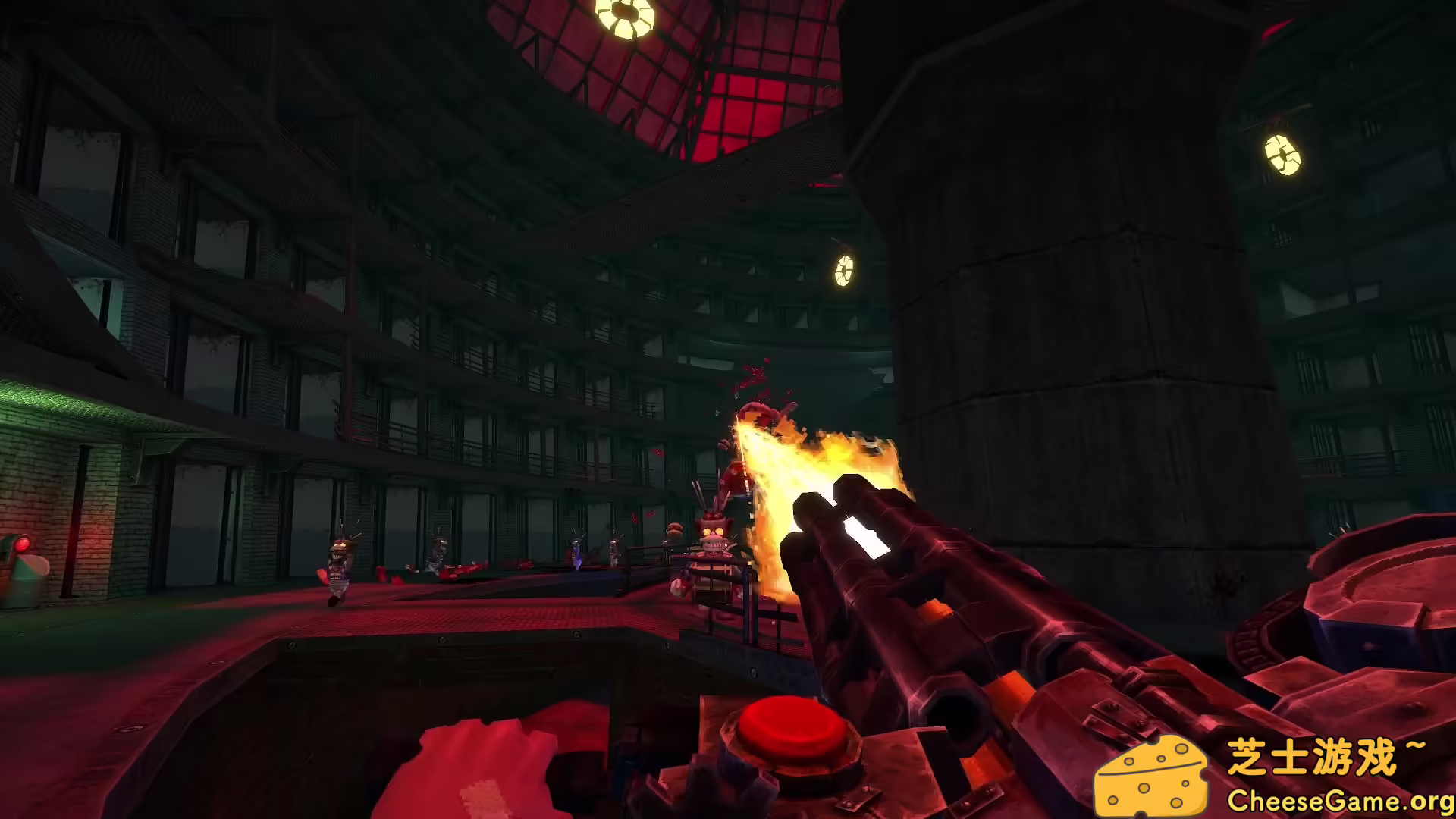Click the CheeseGame.org watermark link
Image resolution: width=1456 pixels, height=819 pixels.
(x=1339, y=800)
